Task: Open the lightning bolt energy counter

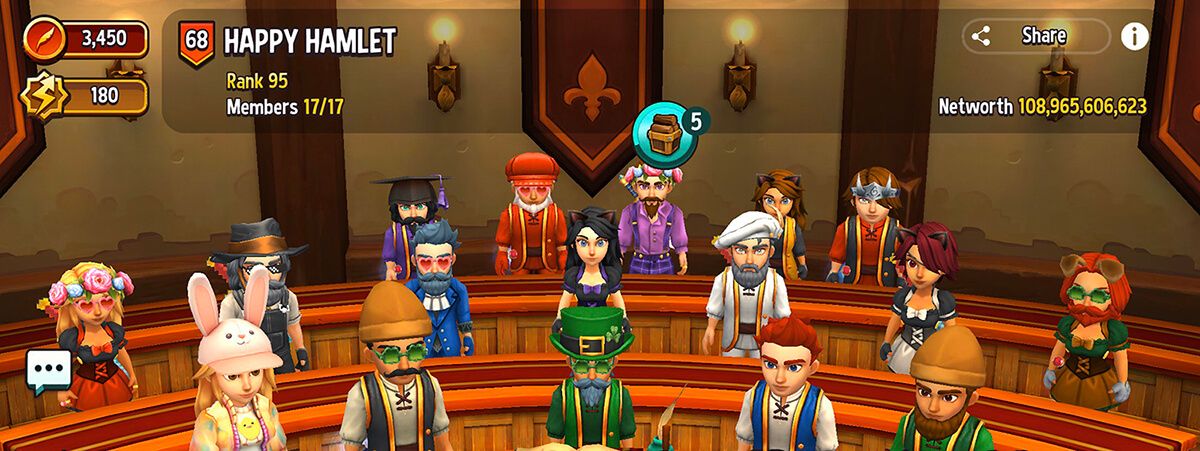Action: point(86,96)
